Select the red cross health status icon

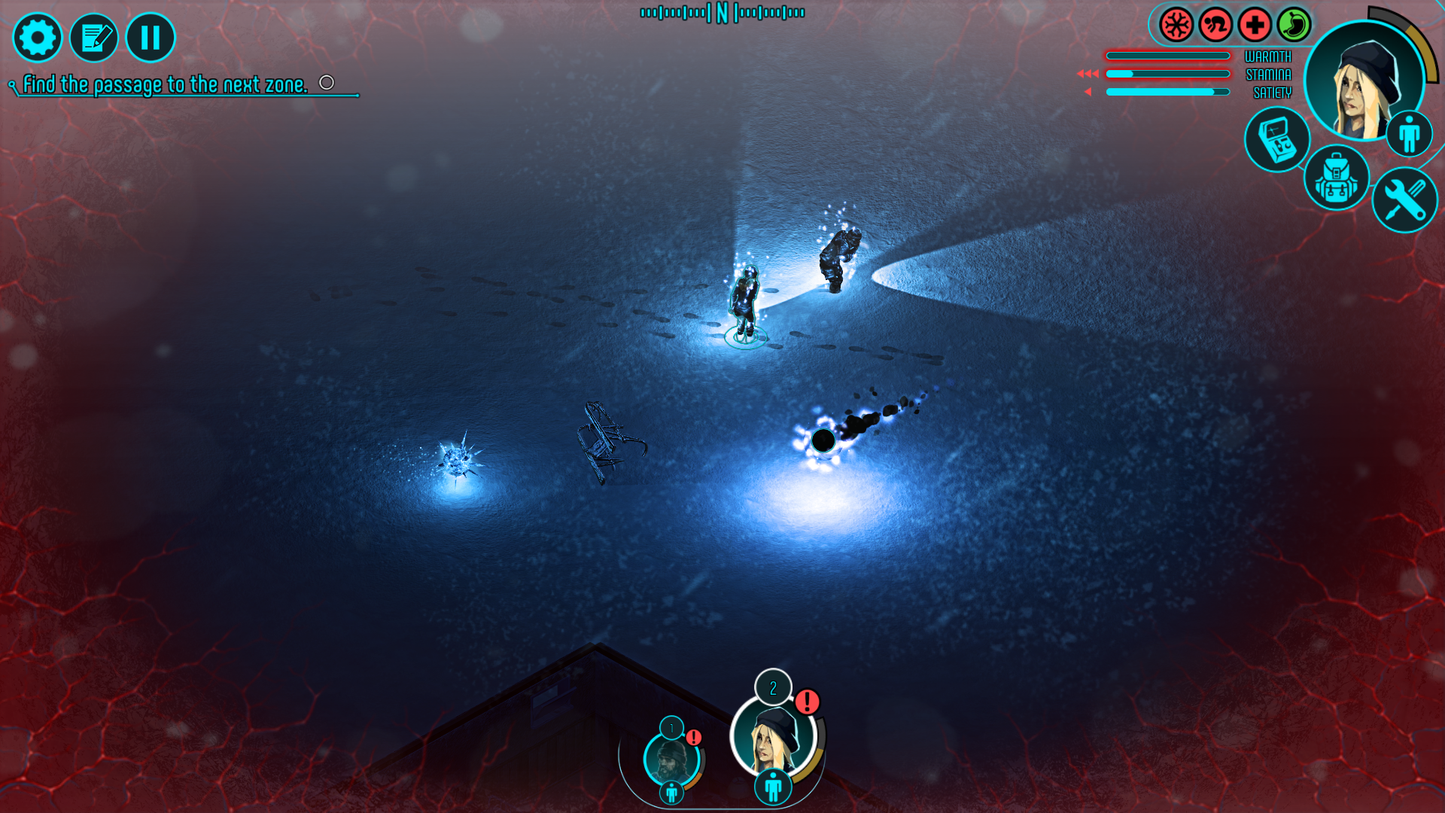(1254, 25)
